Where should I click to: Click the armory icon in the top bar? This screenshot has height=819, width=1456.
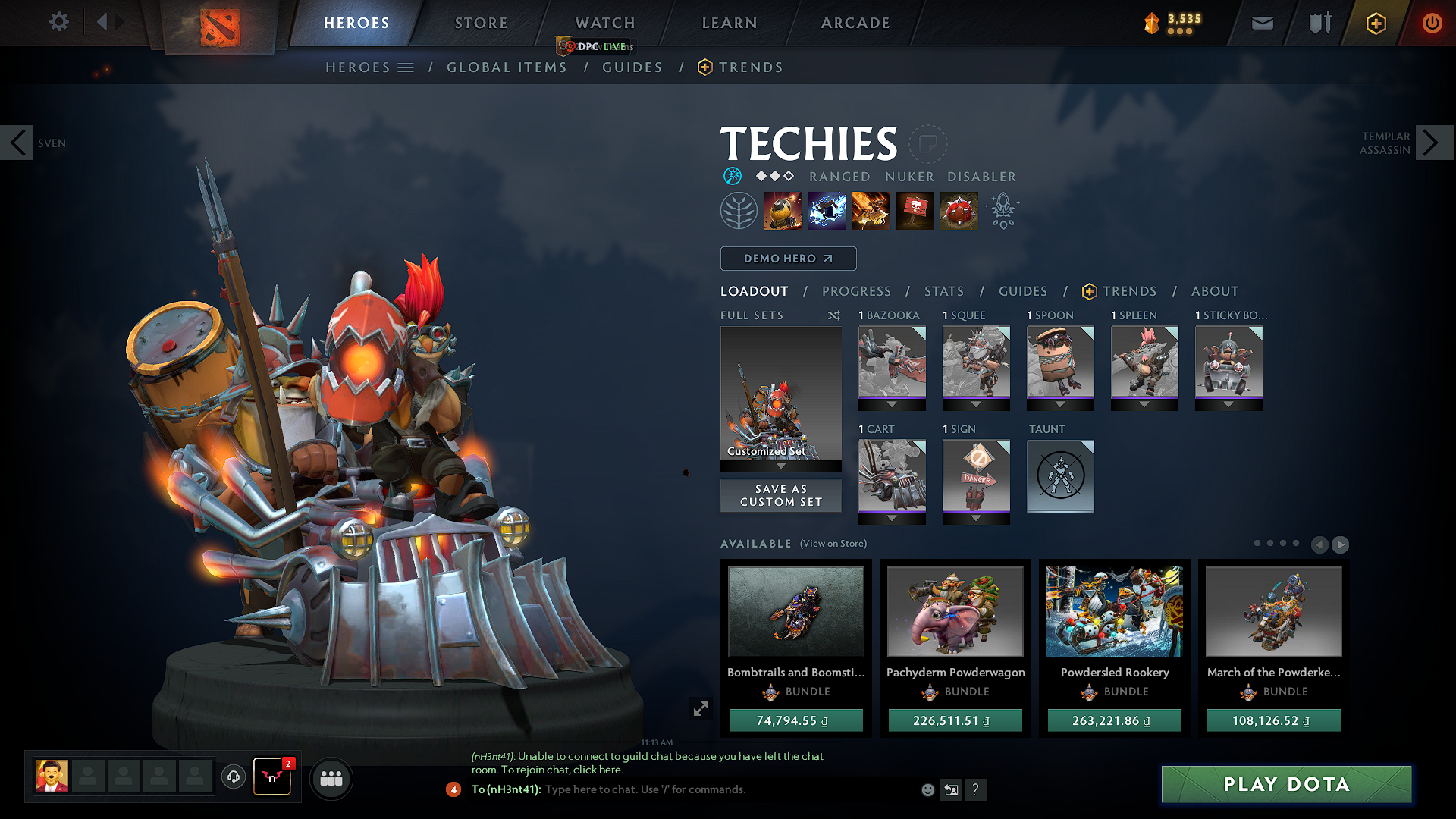click(1319, 23)
